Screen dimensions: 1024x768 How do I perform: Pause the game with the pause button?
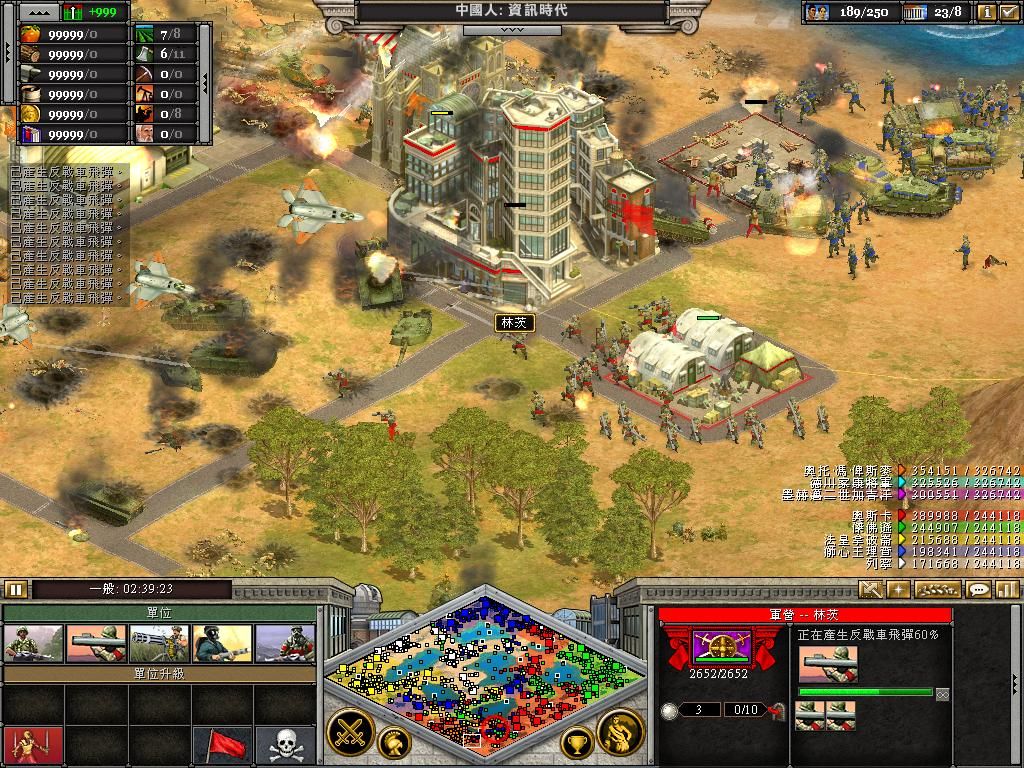[15, 589]
